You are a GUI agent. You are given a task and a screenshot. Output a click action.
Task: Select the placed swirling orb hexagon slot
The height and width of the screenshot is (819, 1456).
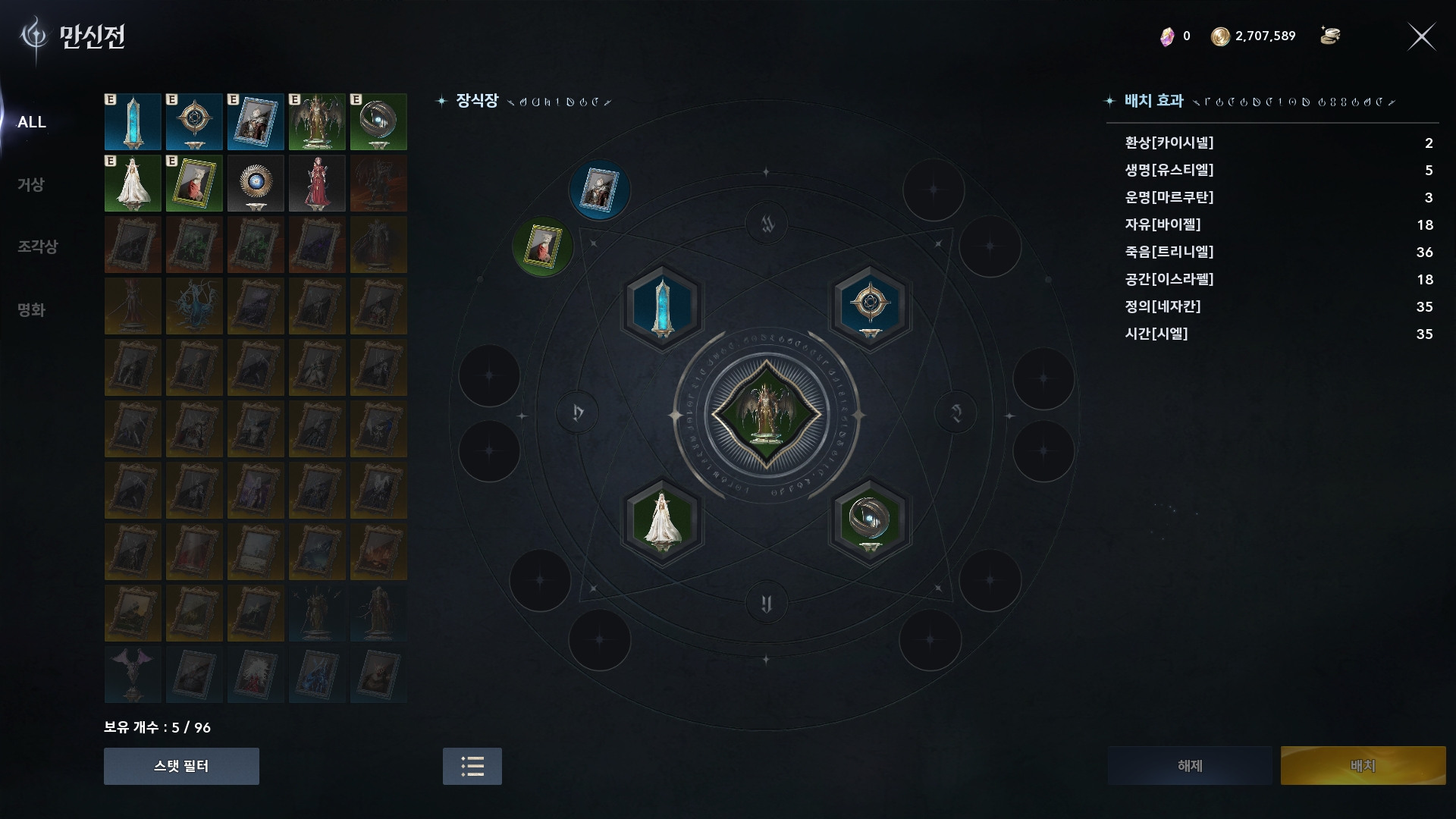click(x=870, y=521)
